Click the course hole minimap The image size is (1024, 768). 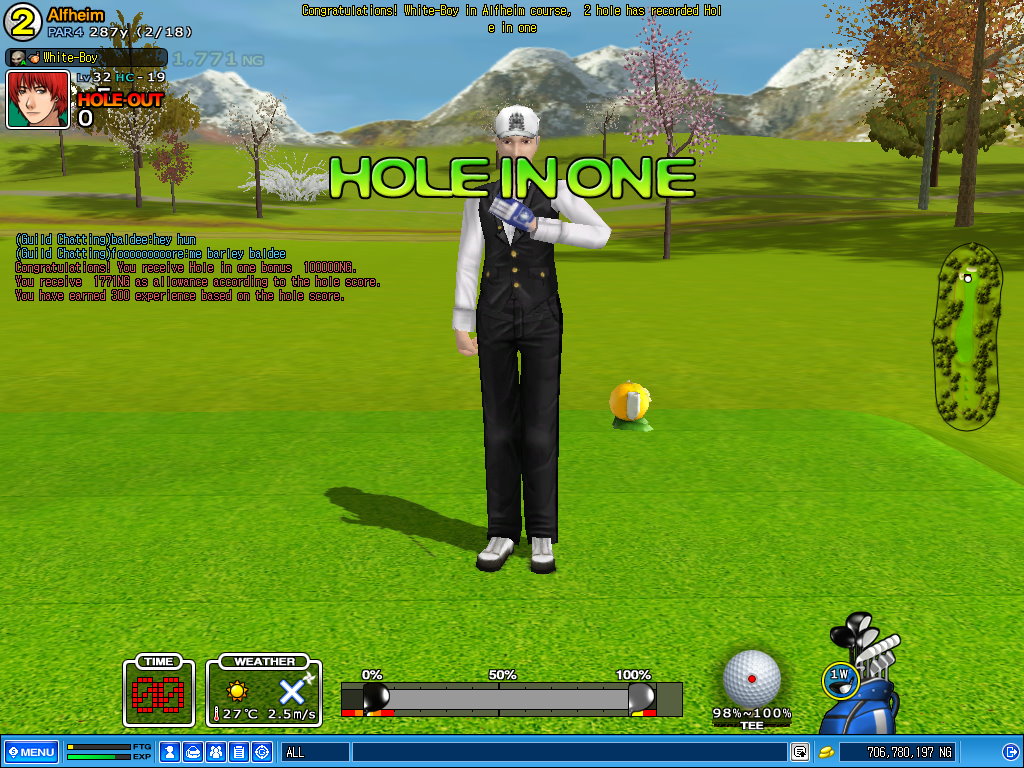coord(967,336)
